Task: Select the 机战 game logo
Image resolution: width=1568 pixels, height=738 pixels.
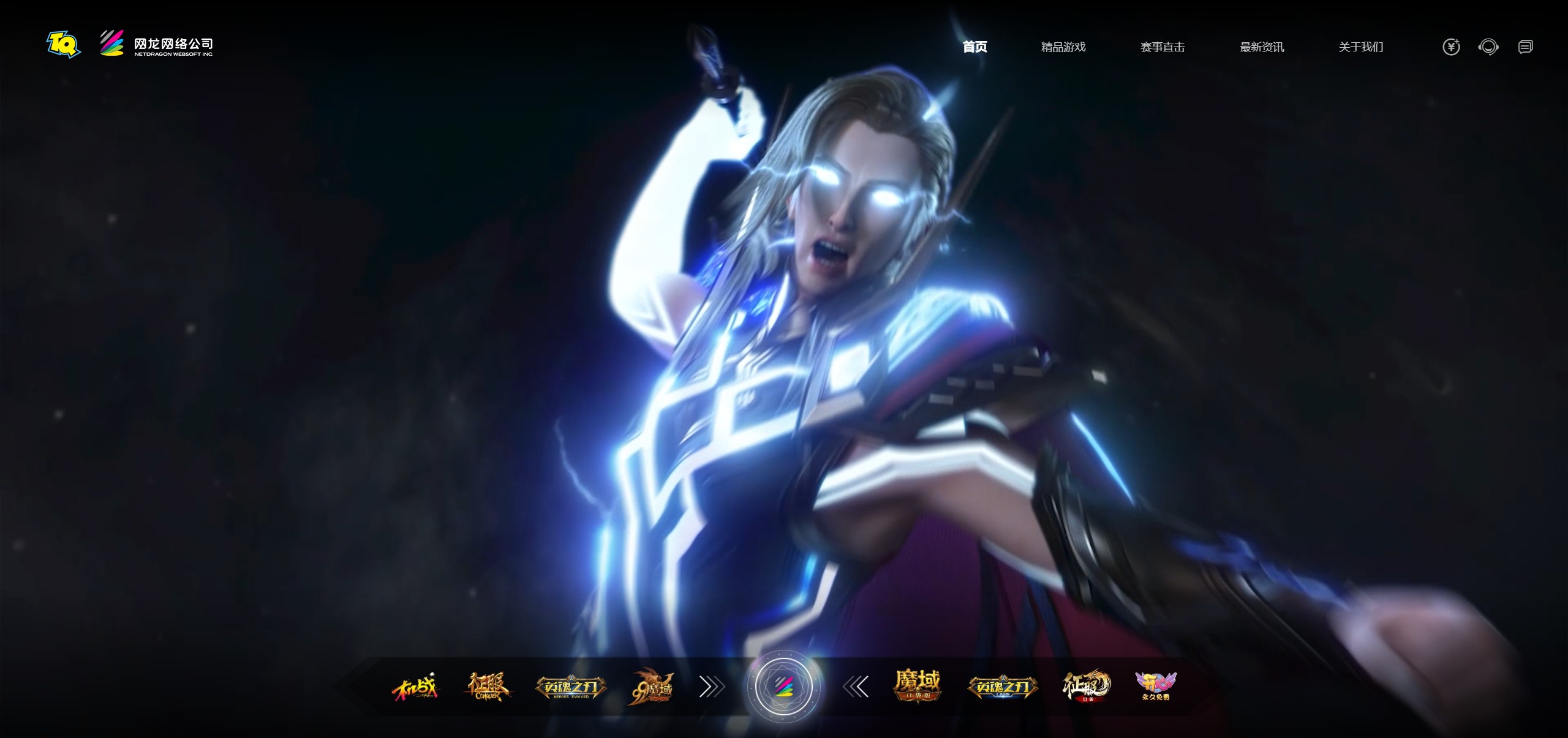Action: pyautogui.click(x=416, y=687)
